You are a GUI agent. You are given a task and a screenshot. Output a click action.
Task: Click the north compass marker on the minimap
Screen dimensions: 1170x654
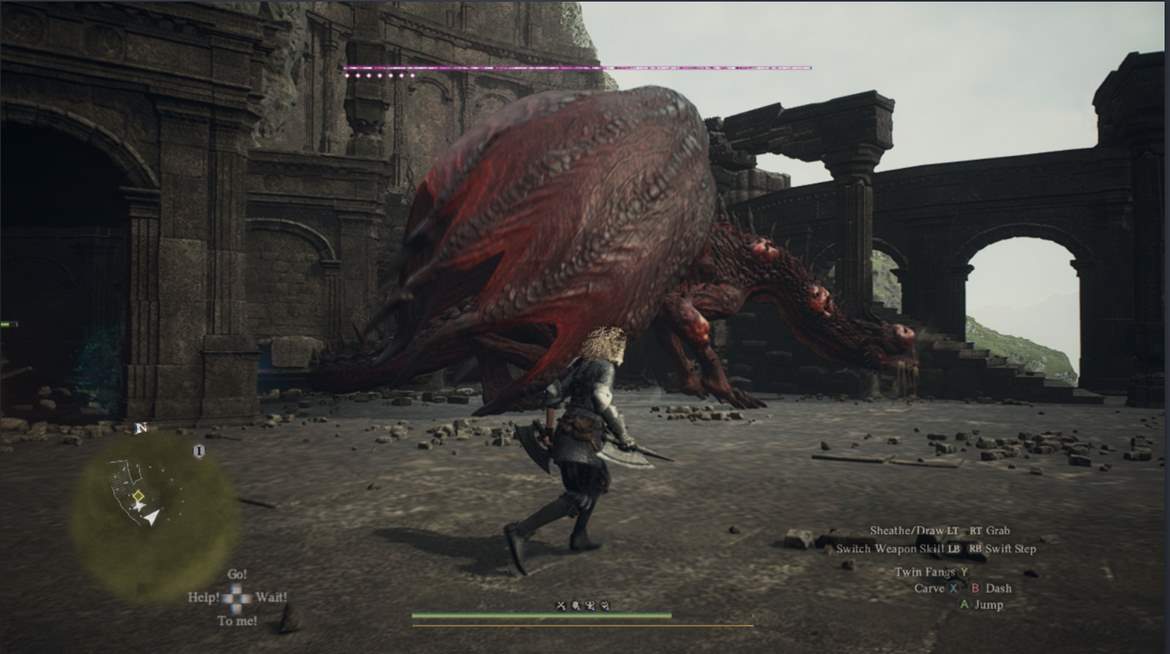(x=139, y=429)
